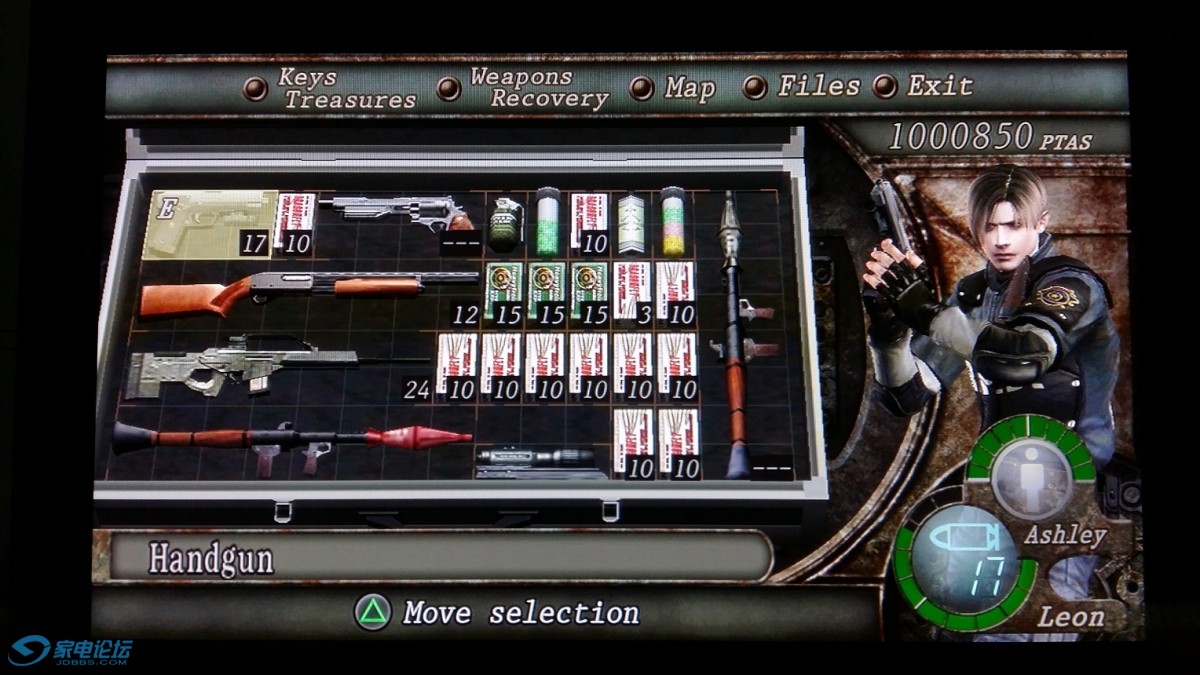Select the equipped Handgun slot
Viewport: 1200px width, 675px height.
(208, 224)
